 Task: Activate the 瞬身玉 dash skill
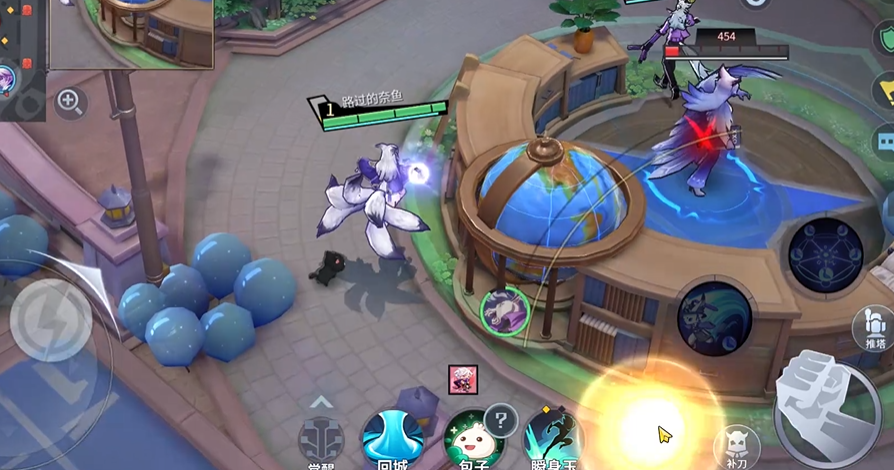point(553,438)
